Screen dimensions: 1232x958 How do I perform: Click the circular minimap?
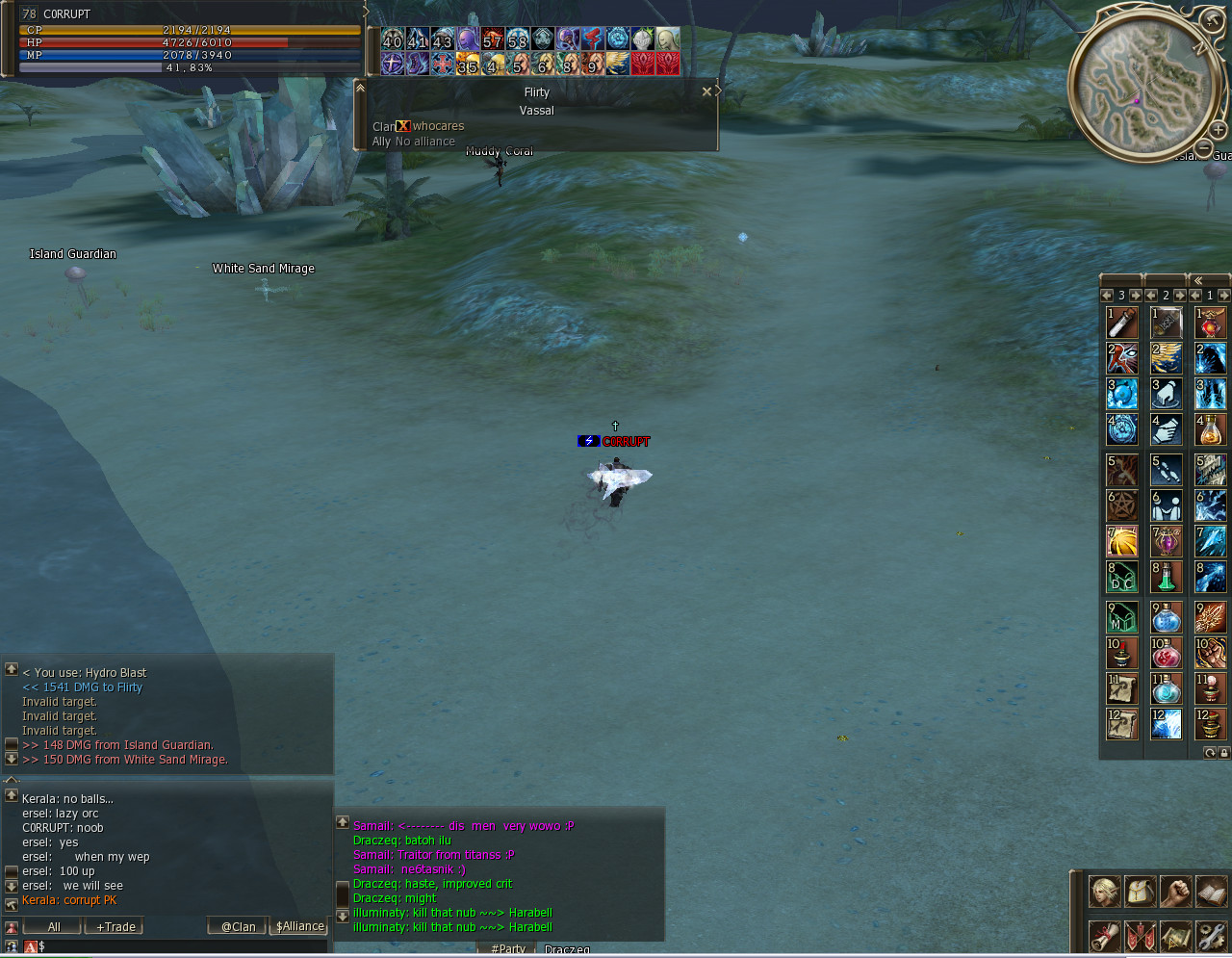(1142, 89)
